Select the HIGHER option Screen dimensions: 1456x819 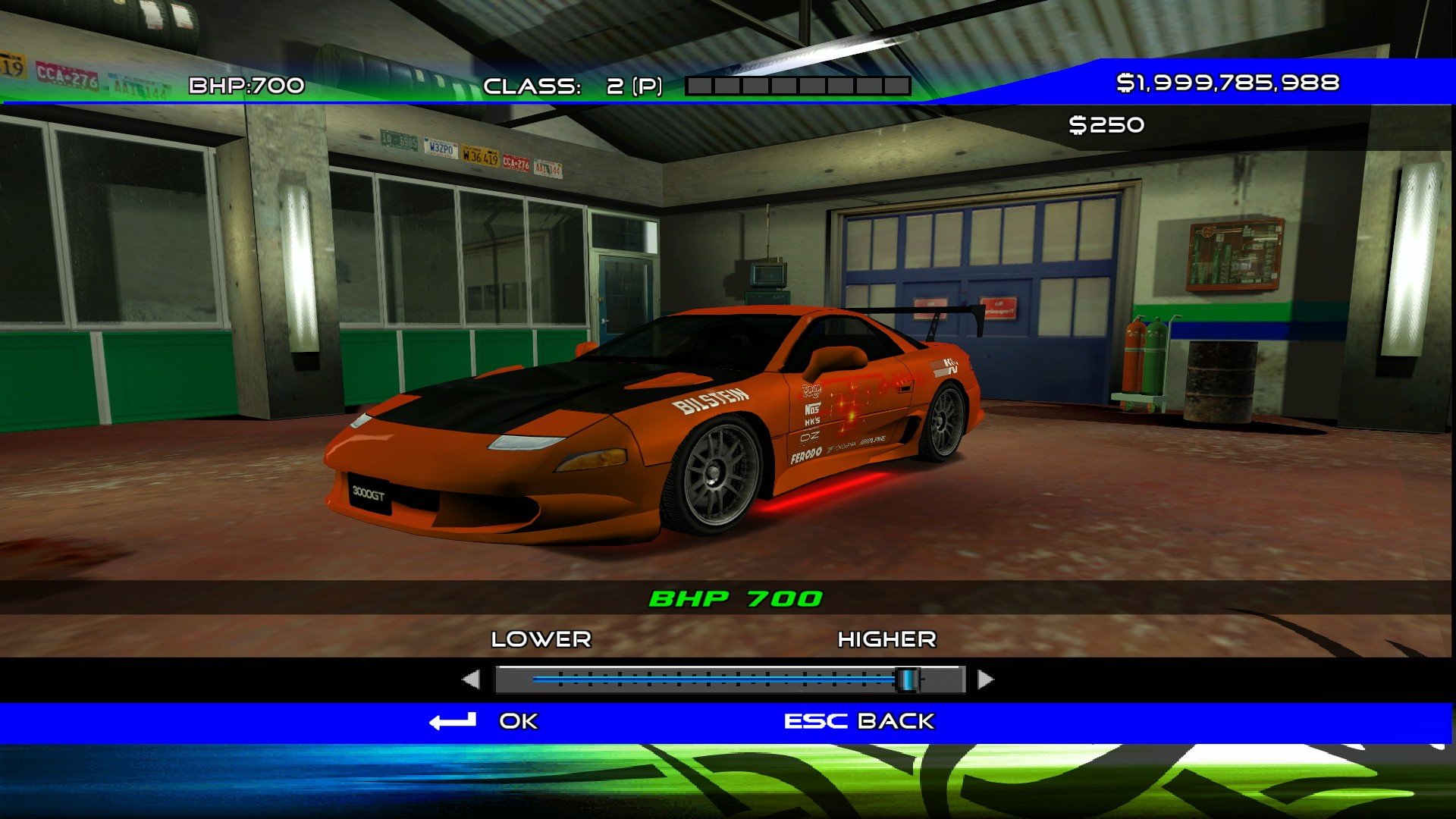886,639
